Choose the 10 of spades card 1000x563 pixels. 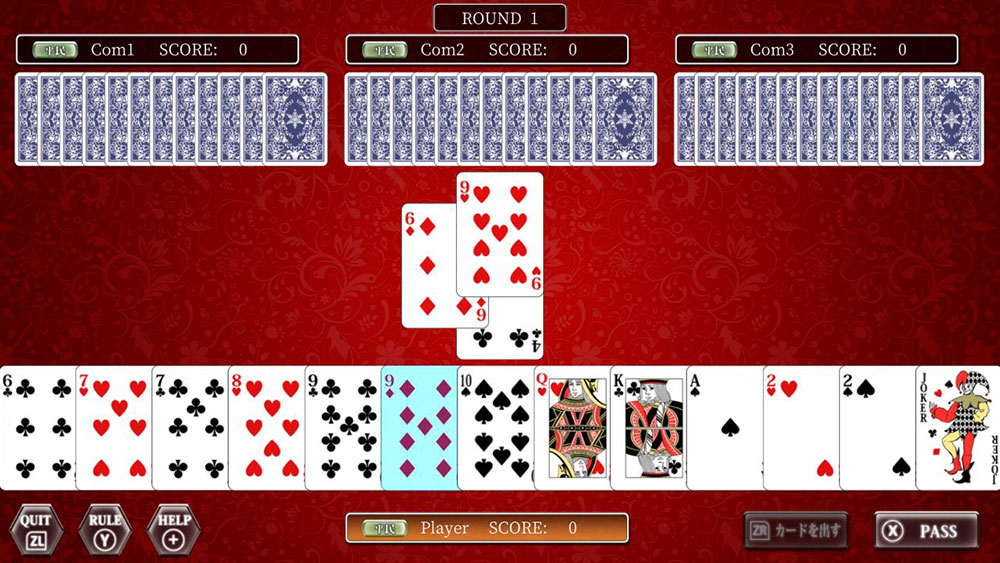pos(495,428)
